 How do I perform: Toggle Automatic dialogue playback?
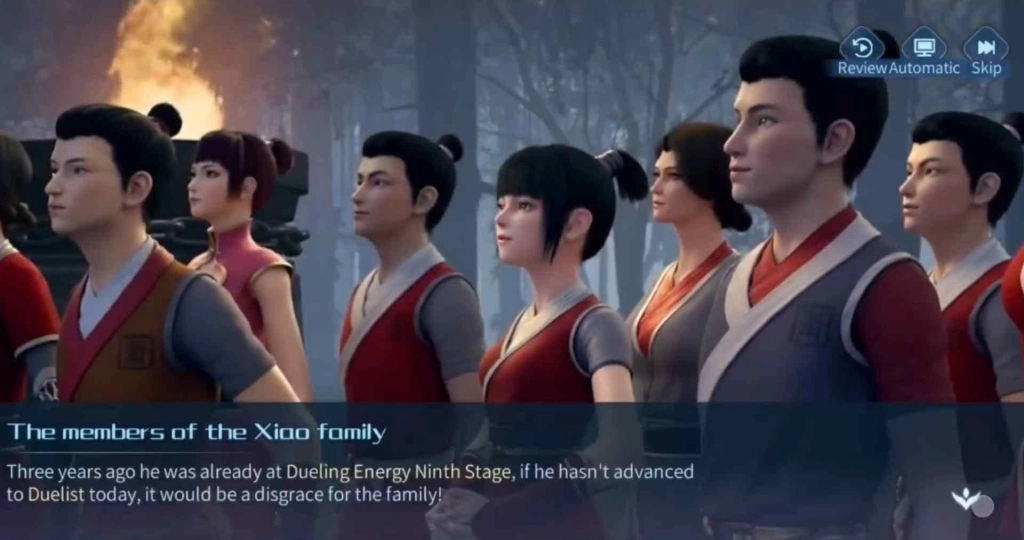point(923,48)
